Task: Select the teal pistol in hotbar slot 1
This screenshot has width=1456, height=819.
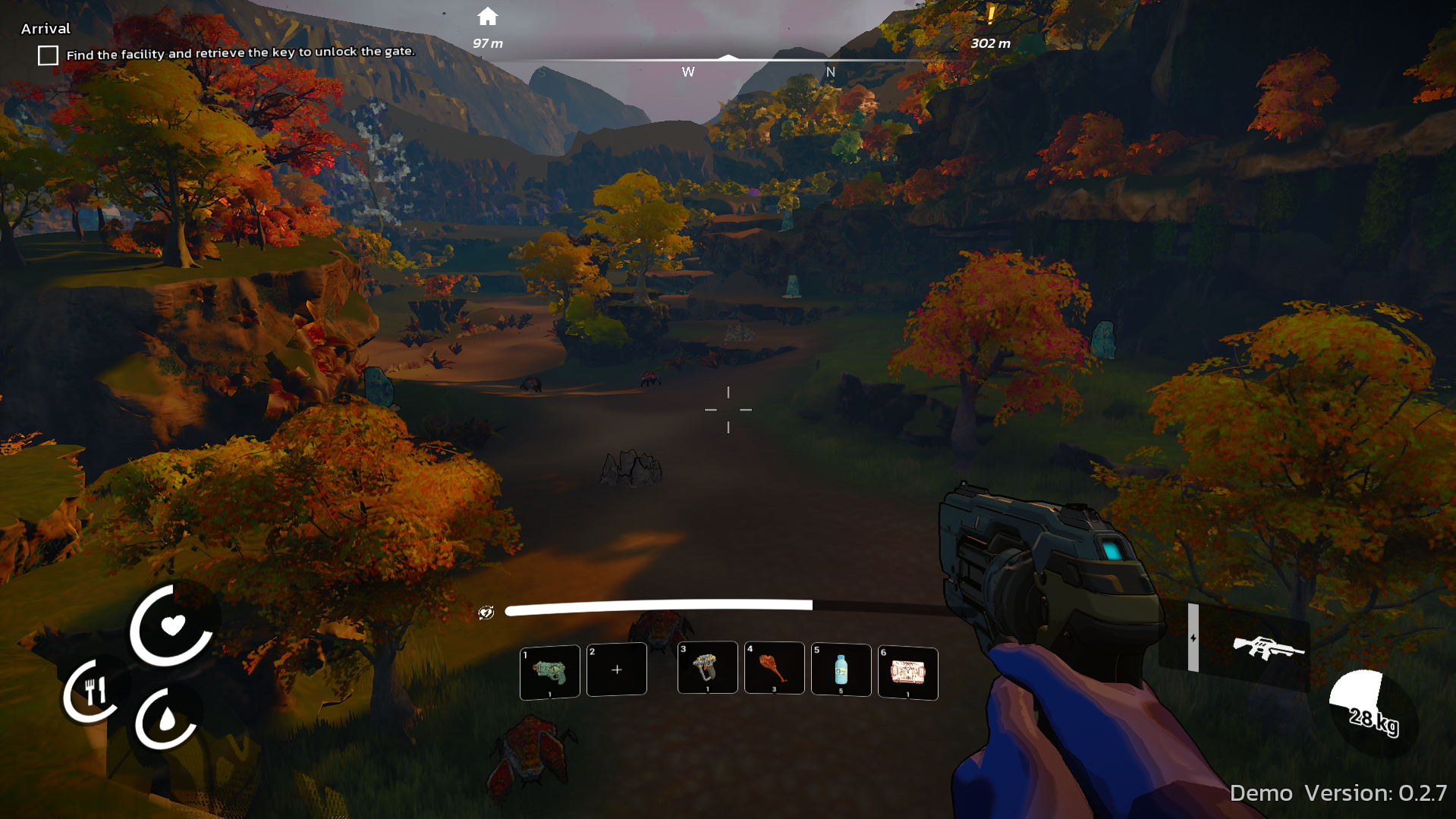Action: (x=549, y=671)
